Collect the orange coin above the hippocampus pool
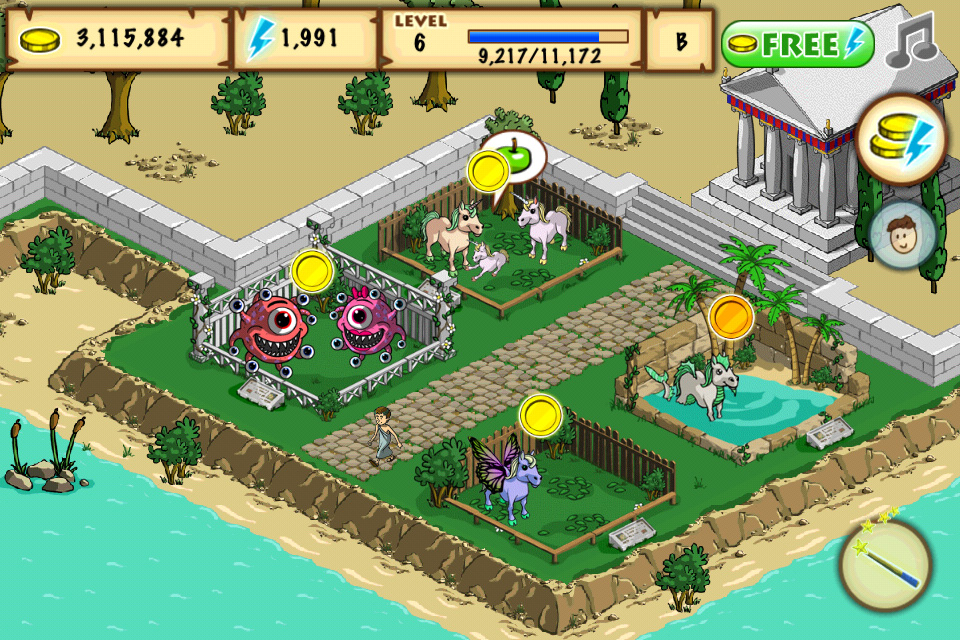 coord(730,316)
